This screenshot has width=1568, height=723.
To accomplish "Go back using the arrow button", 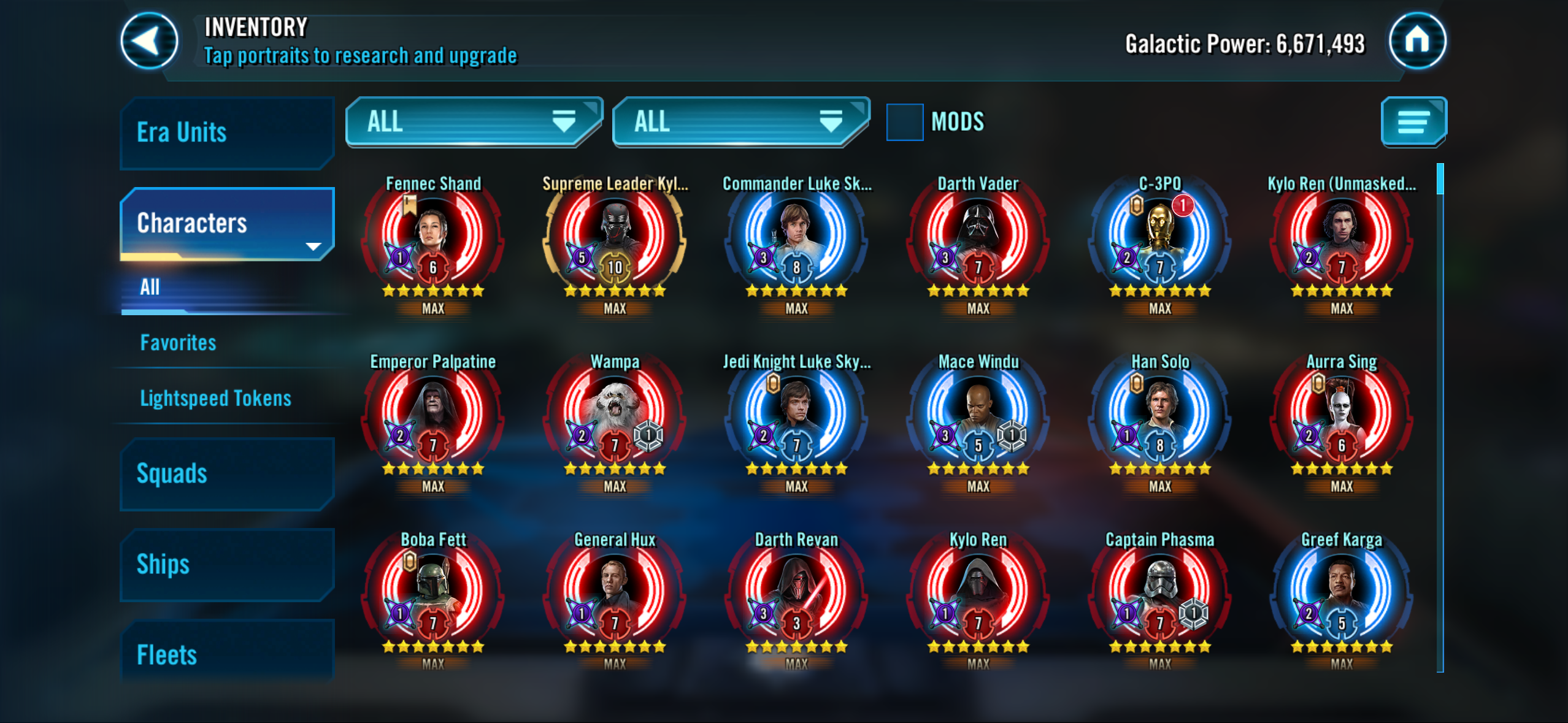I will point(149,42).
